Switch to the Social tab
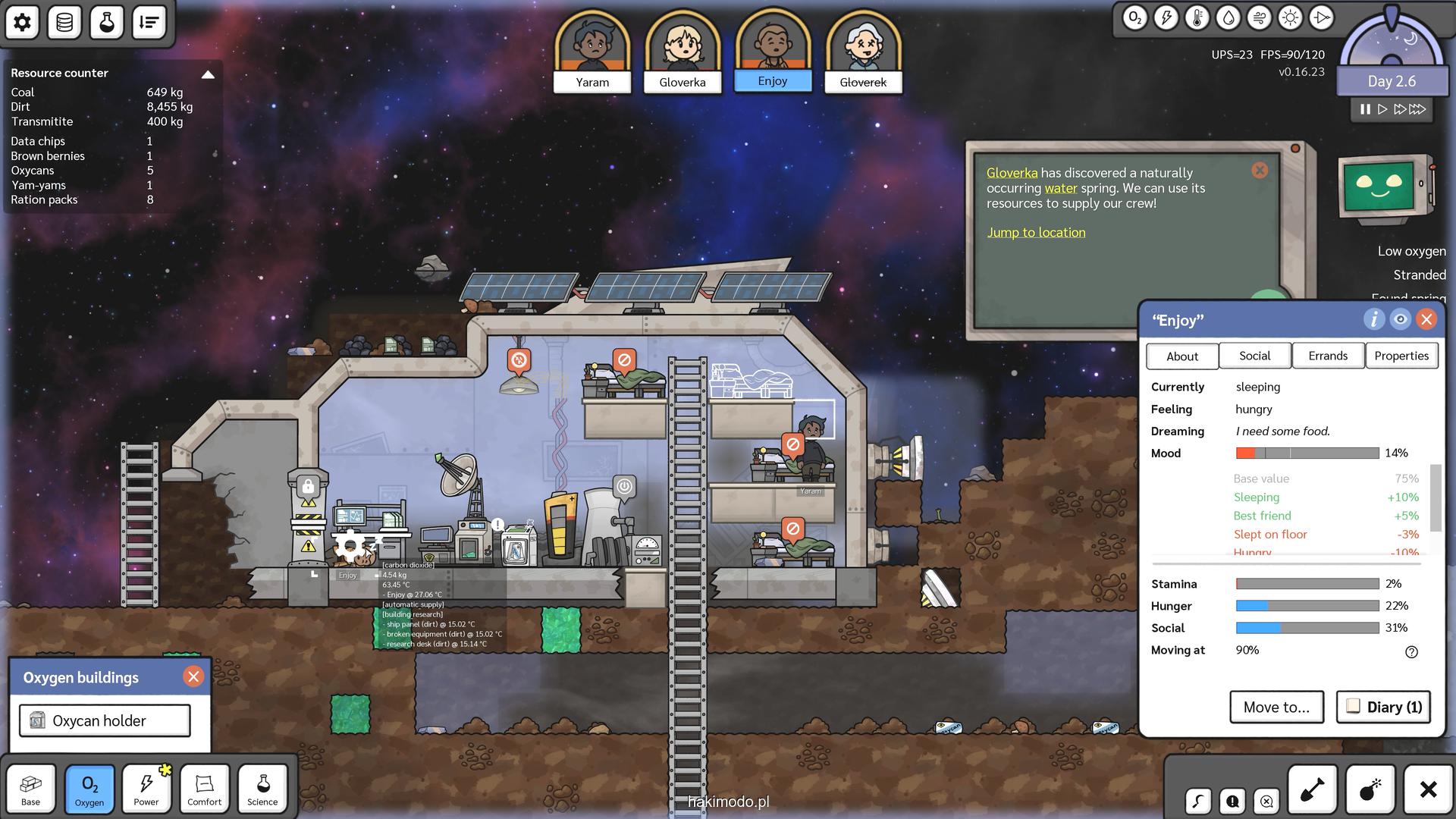 (1254, 356)
